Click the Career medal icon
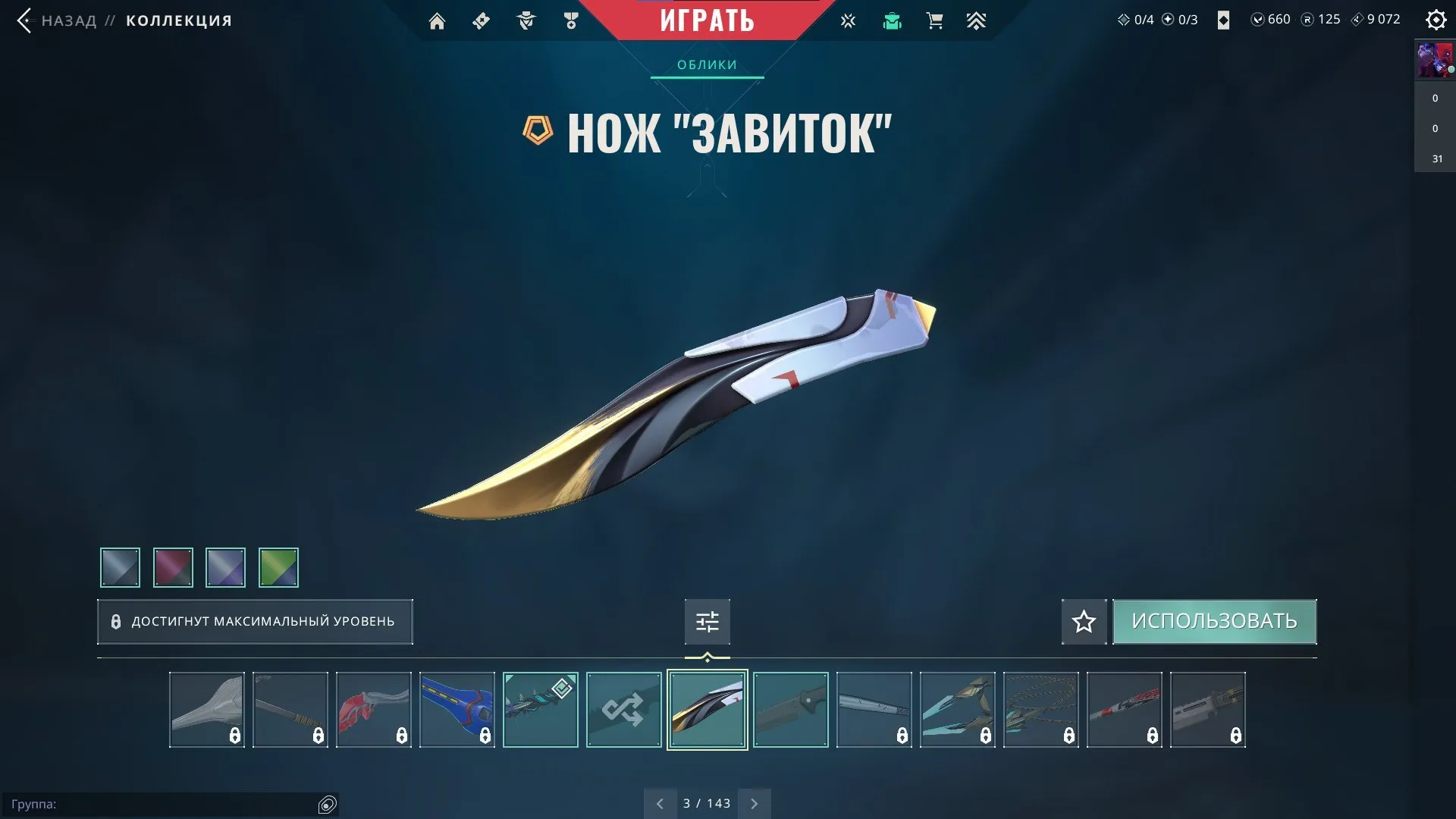Screen dimensions: 1456x819 tap(571, 20)
